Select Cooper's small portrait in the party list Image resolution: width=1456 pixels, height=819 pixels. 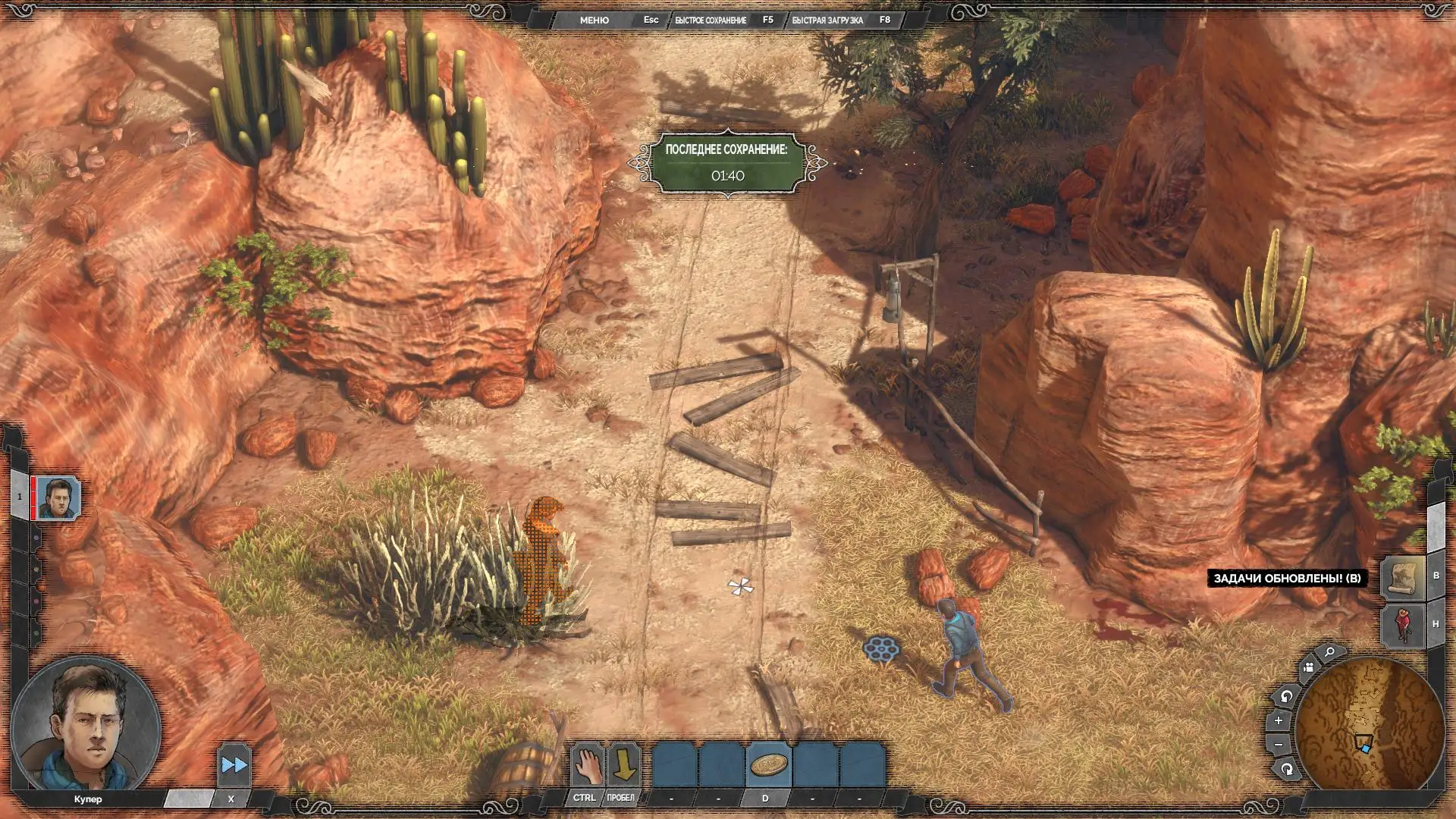click(x=58, y=498)
